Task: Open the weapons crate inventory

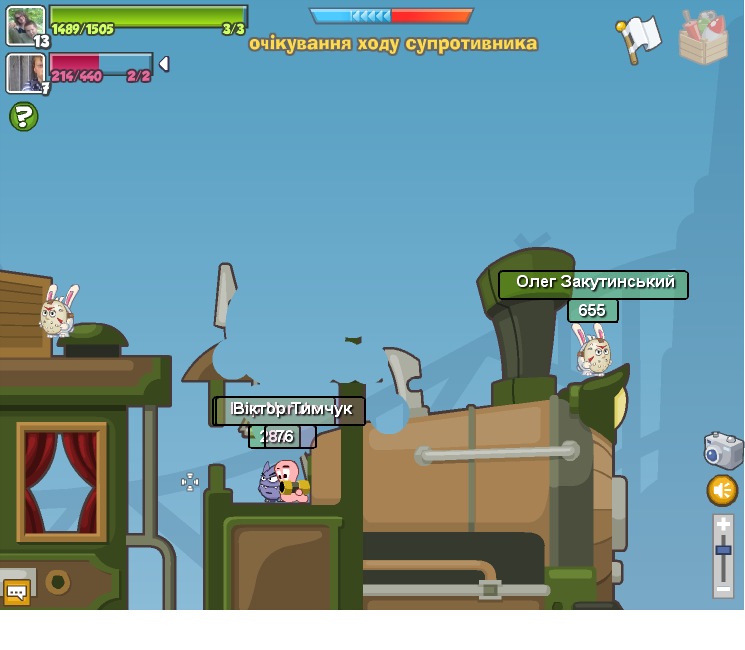Action: coord(703,39)
